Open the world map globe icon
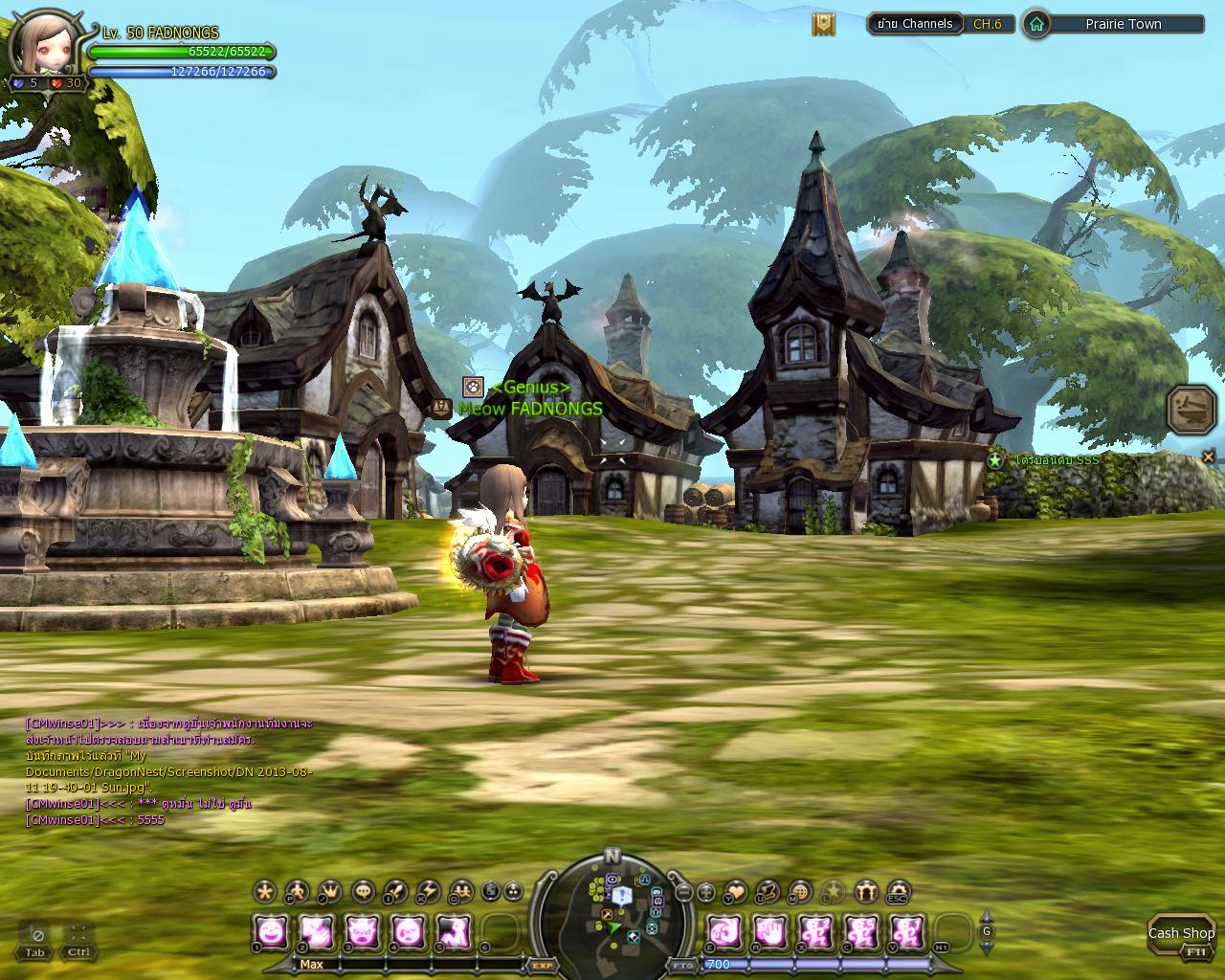The image size is (1225, 980). [799, 892]
